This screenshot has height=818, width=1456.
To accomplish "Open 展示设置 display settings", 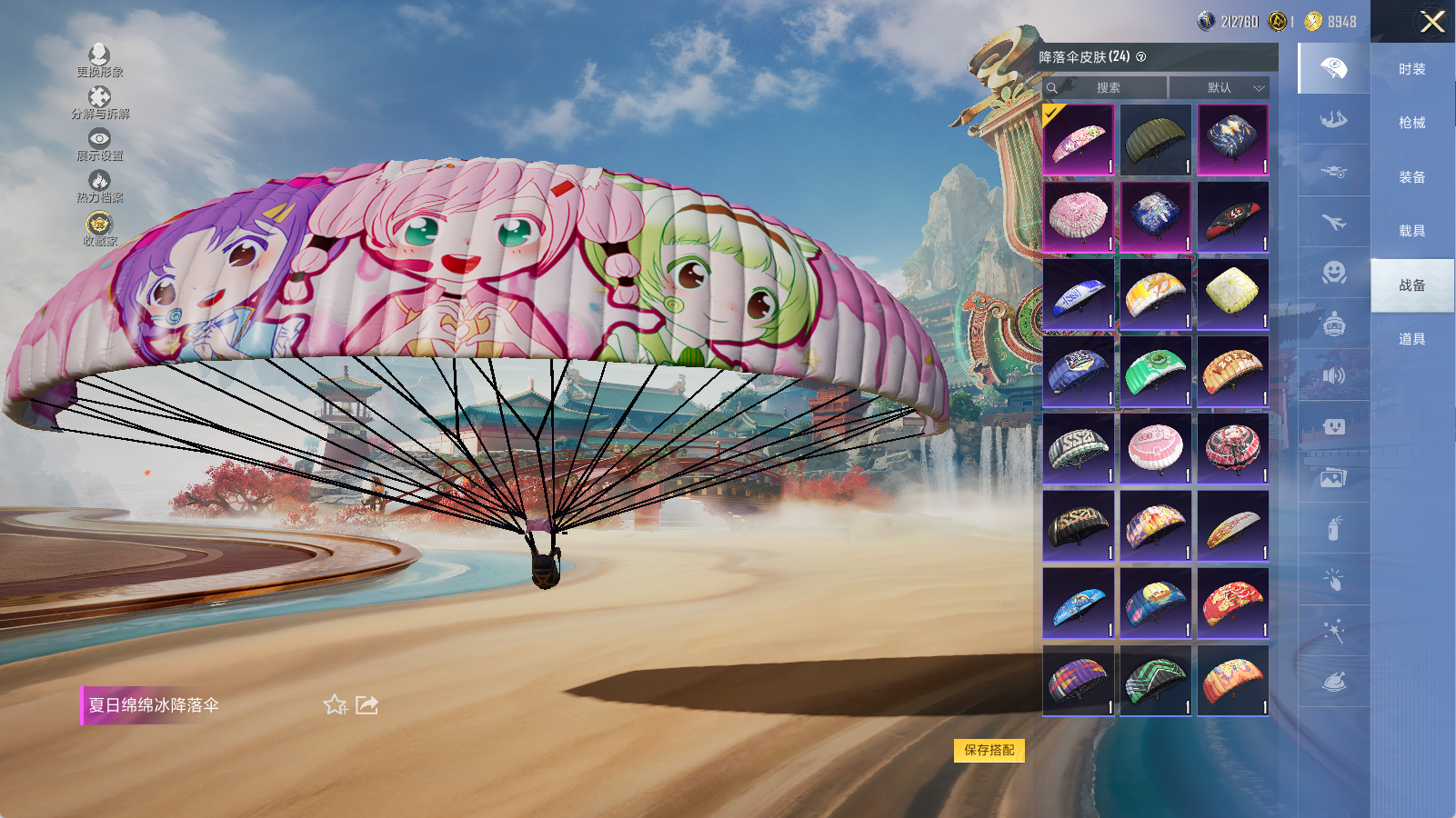I will pos(99,144).
